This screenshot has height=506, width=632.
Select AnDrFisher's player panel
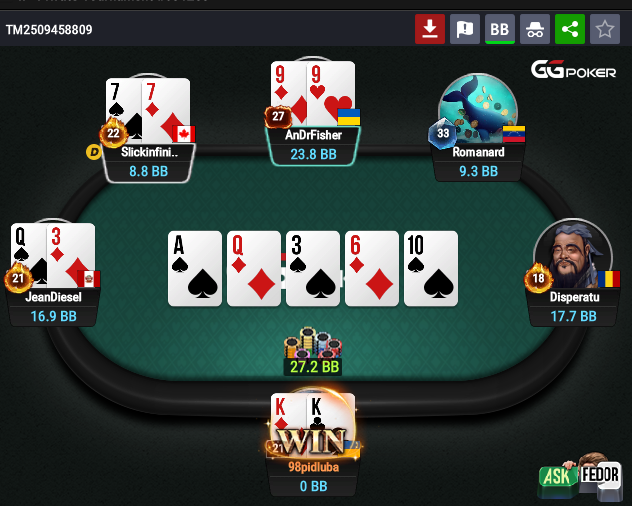pyautogui.click(x=314, y=145)
